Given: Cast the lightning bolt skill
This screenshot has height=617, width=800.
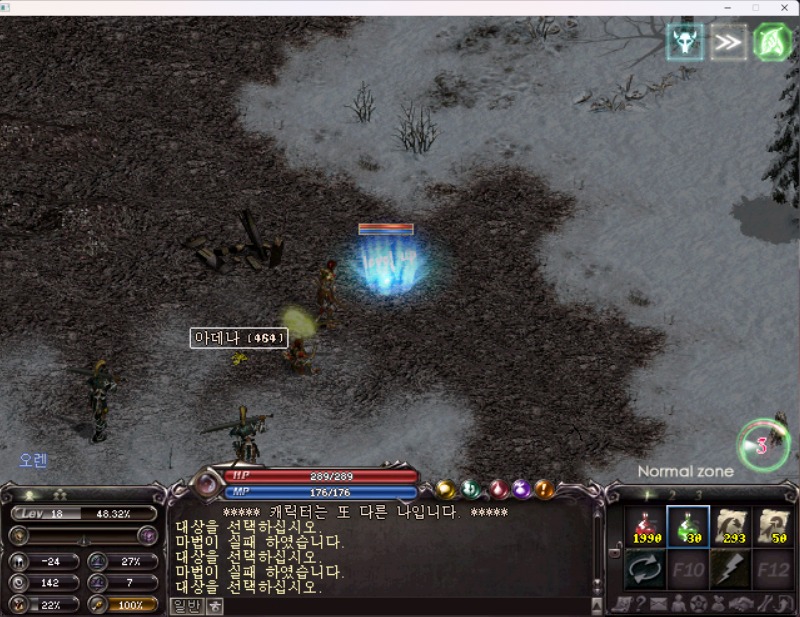Looking at the screenshot, I should pyautogui.click(x=732, y=570).
